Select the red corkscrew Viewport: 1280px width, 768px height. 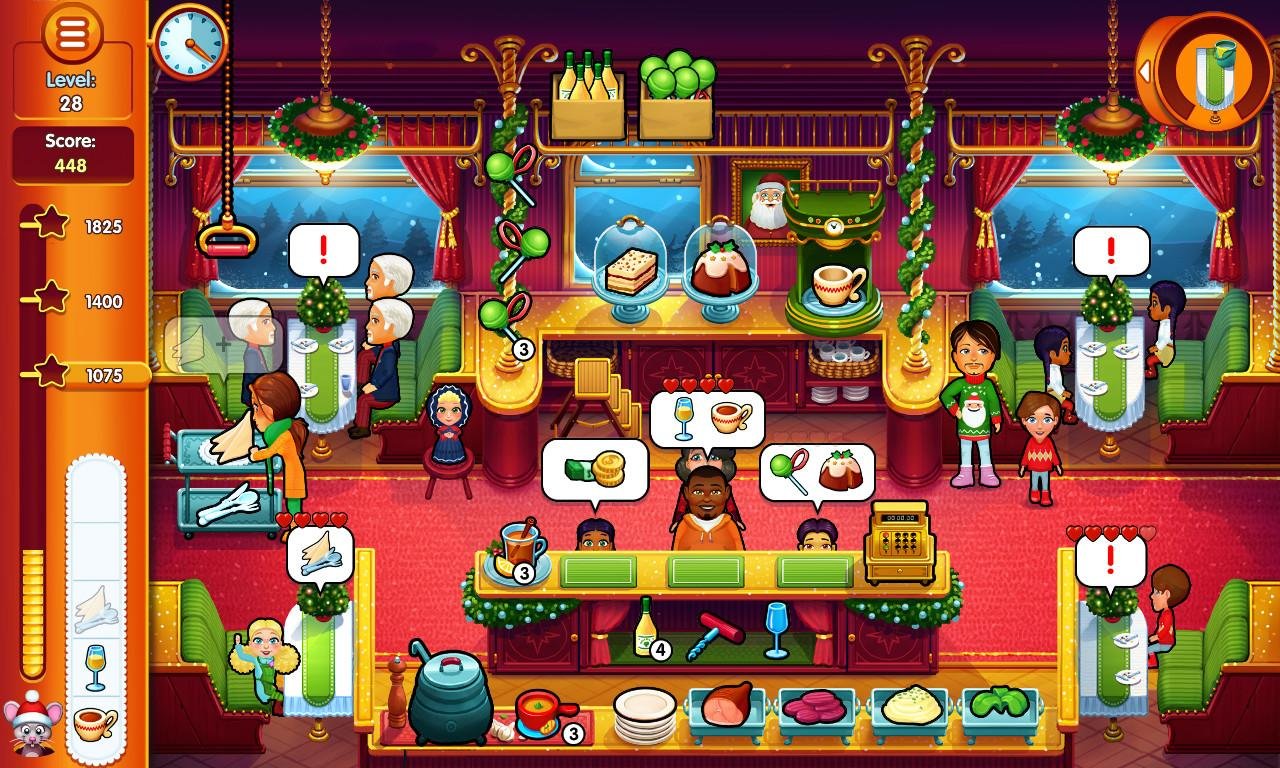pyautogui.click(x=718, y=630)
